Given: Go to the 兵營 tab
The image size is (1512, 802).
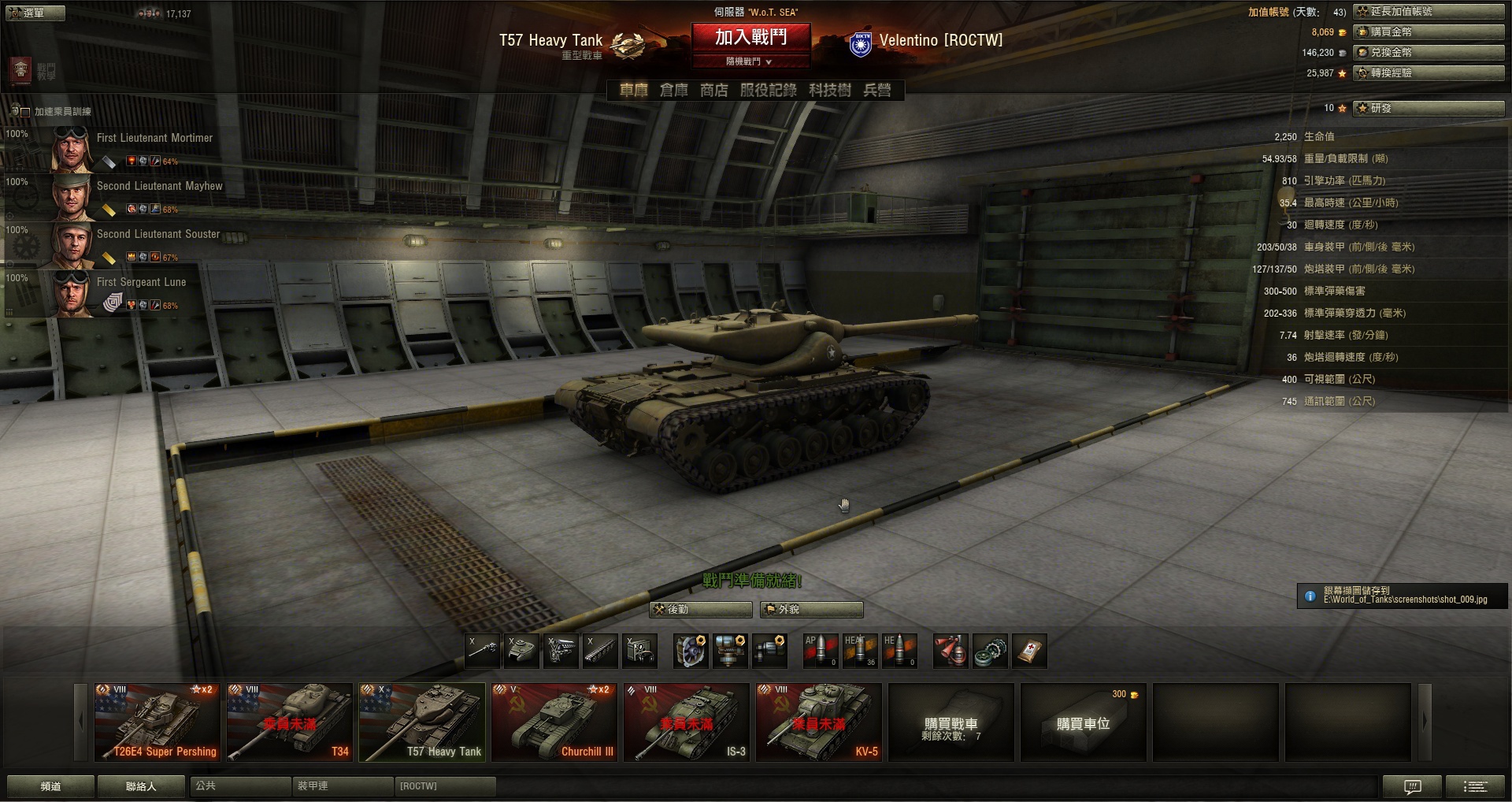Looking at the screenshot, I should click(877, 91).
